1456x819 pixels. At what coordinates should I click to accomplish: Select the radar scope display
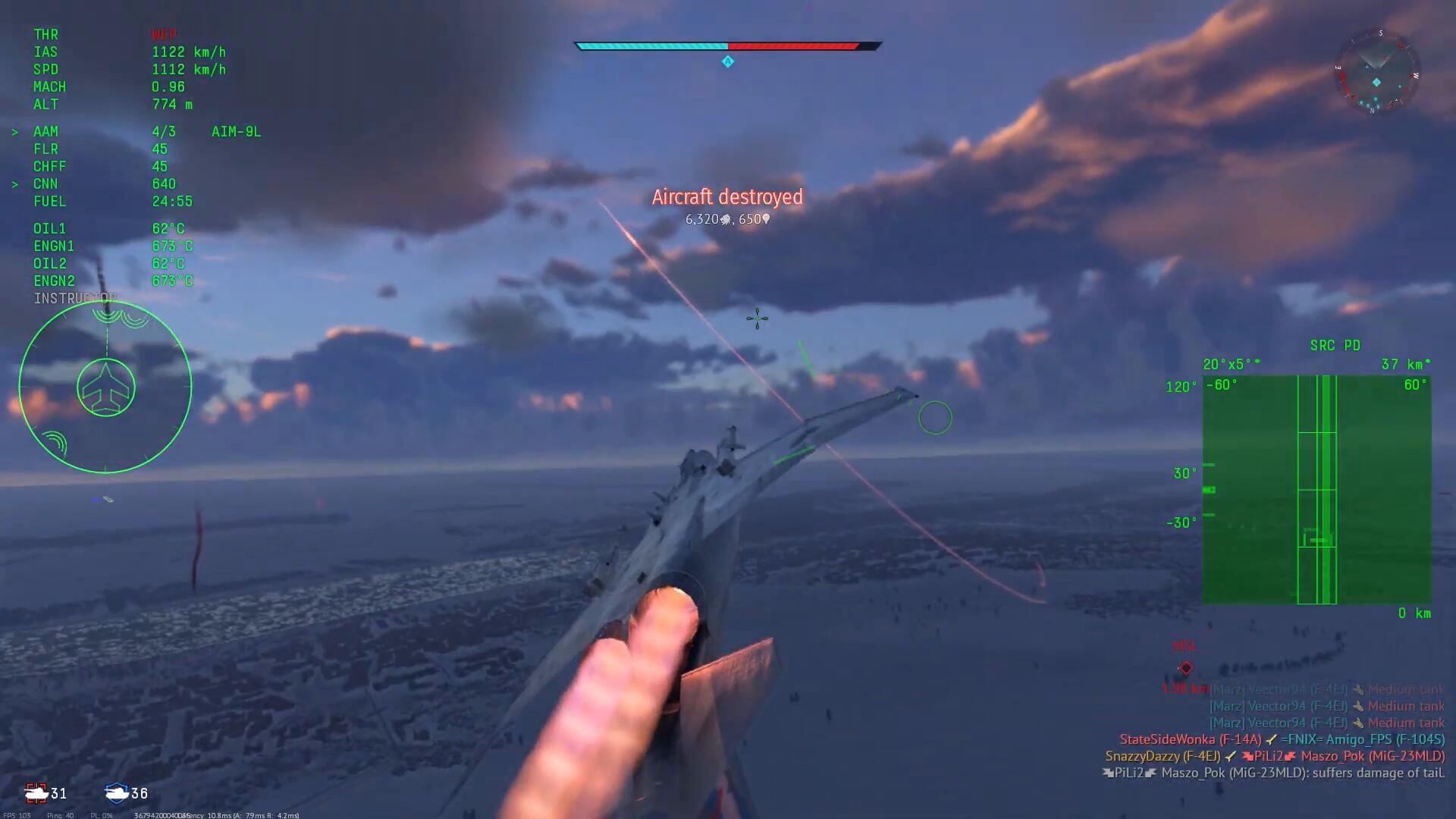(x=1316, y=490)
